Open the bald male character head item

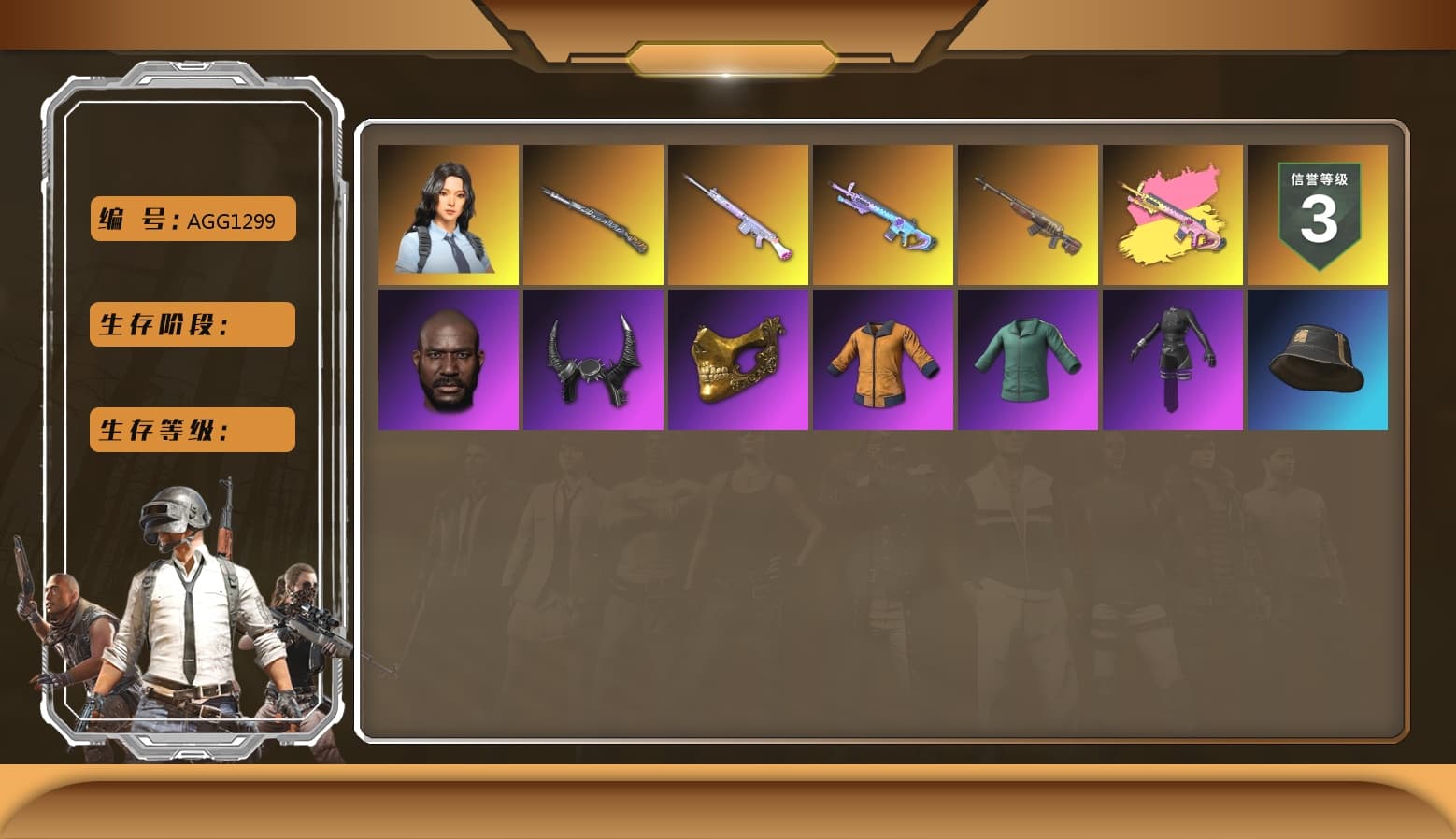click(449, 359)
